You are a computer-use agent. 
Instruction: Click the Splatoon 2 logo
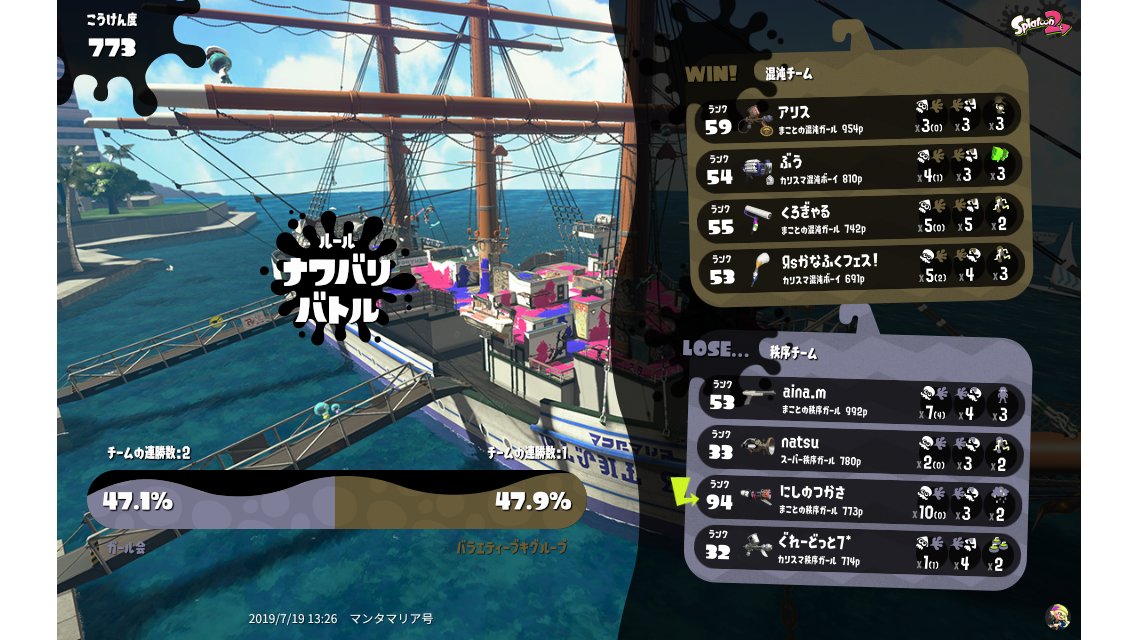1041,22
